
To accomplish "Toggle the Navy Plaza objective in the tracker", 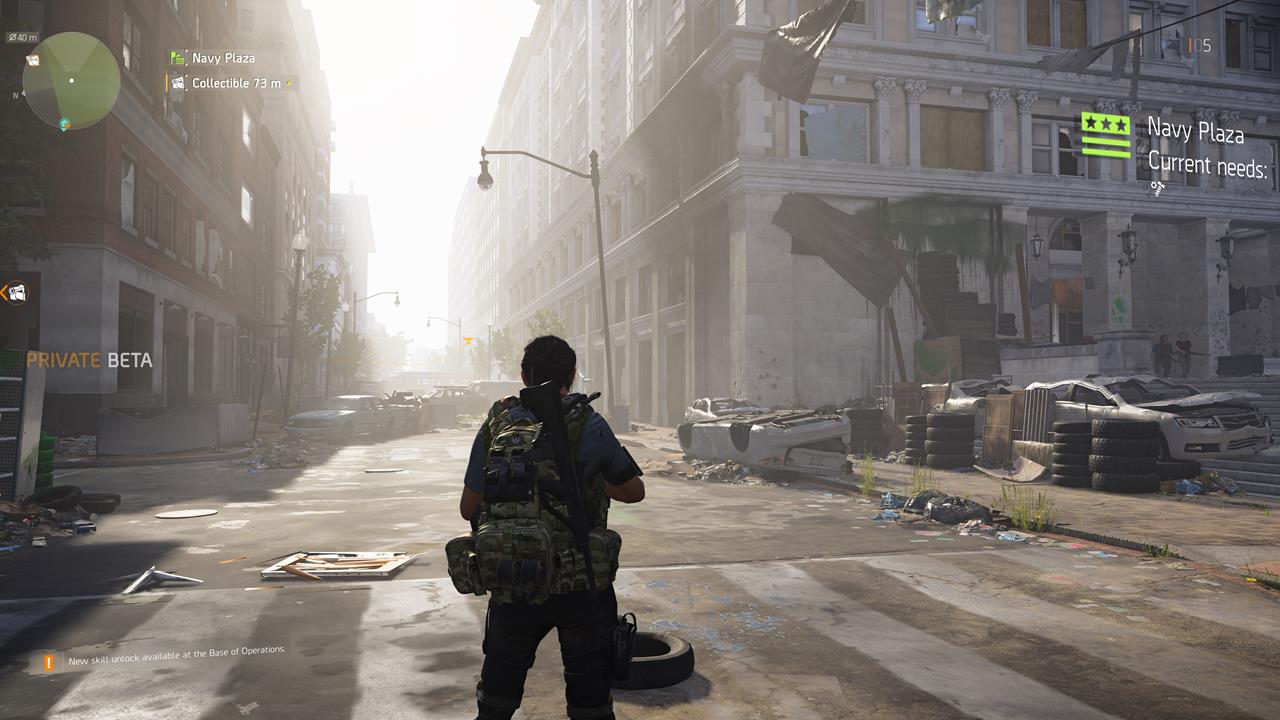I will coord(222,58).
